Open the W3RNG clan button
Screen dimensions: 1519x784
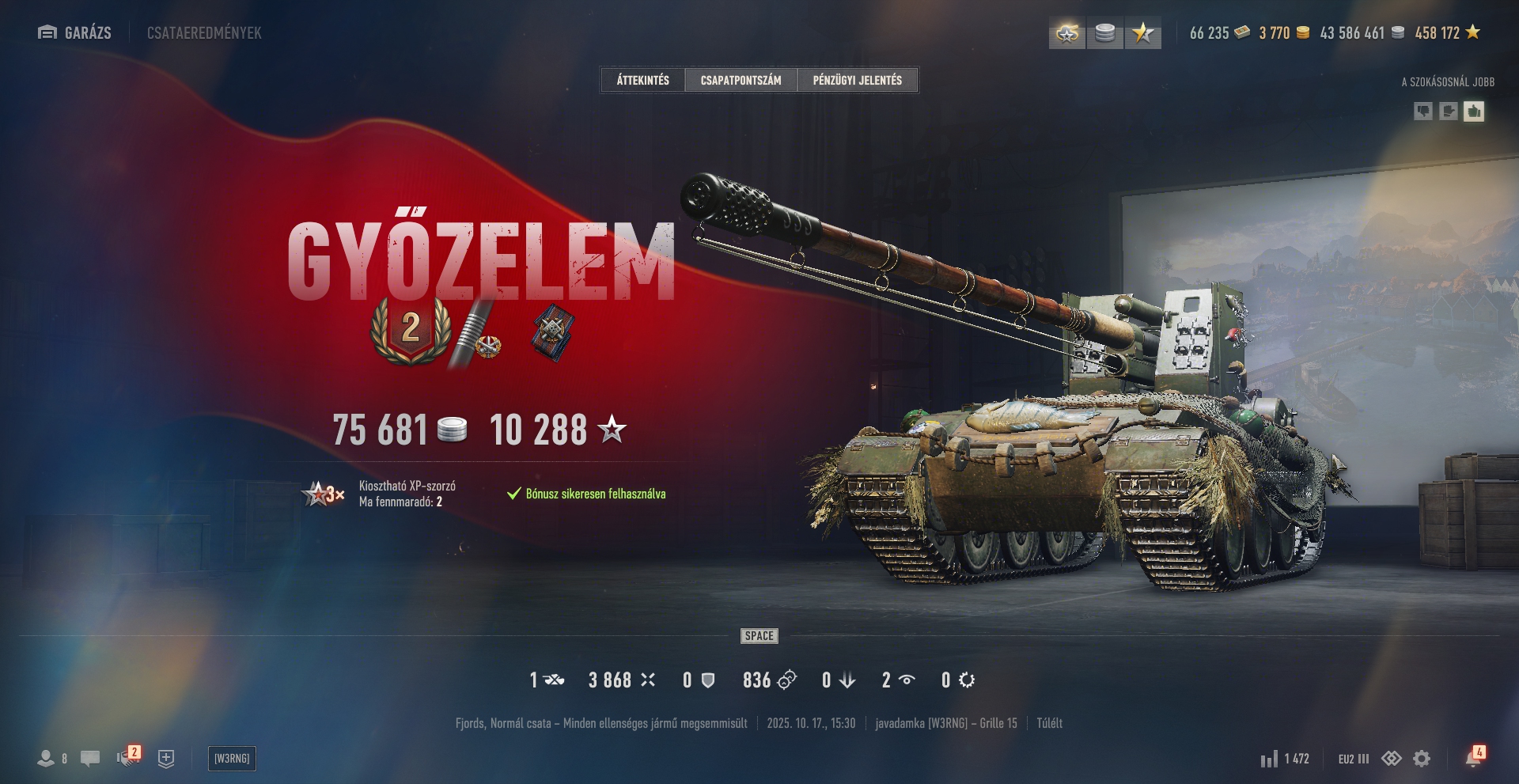pyautogui.click(x=232, y=759)
